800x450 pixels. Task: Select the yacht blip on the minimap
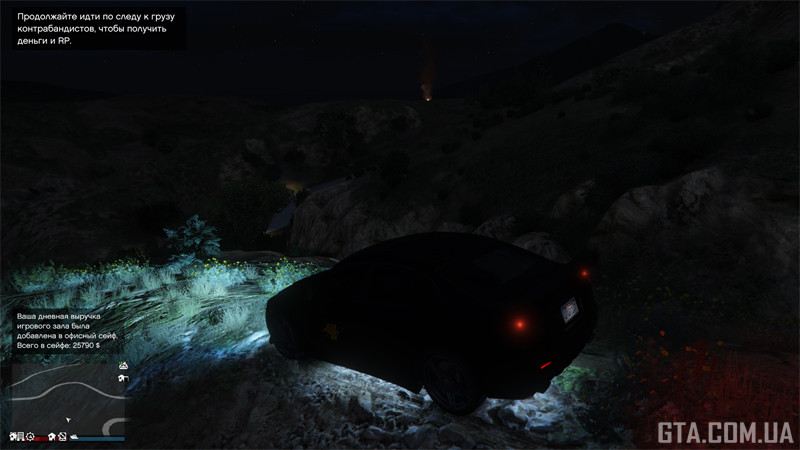pos(75,437)
